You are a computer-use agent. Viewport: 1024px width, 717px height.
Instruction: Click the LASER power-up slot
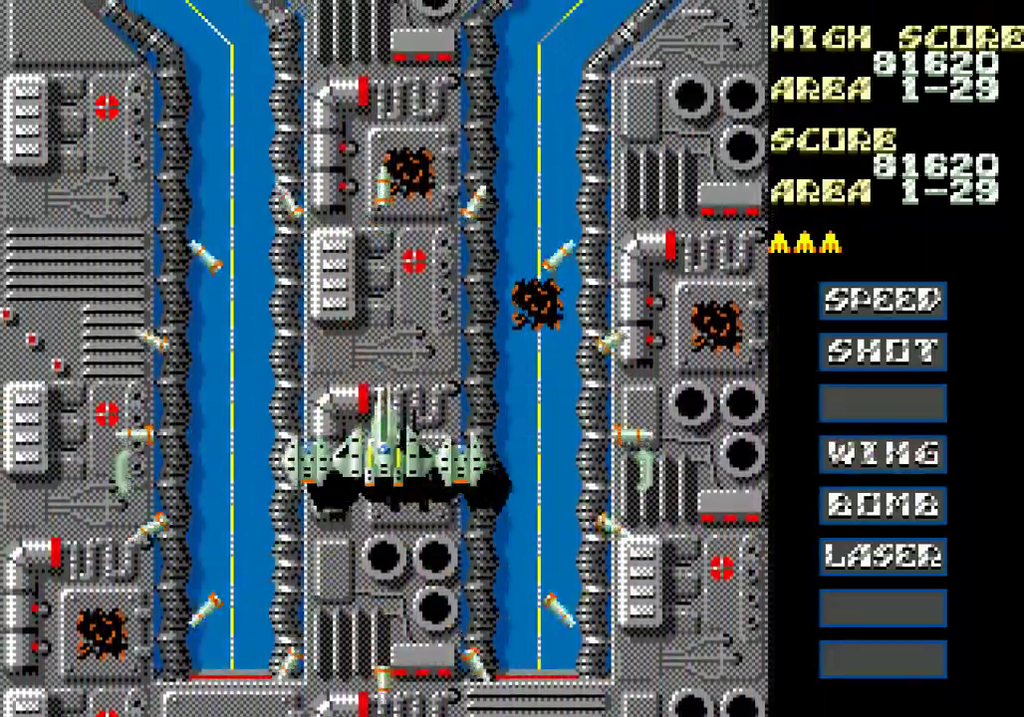[x=883, y=555]
